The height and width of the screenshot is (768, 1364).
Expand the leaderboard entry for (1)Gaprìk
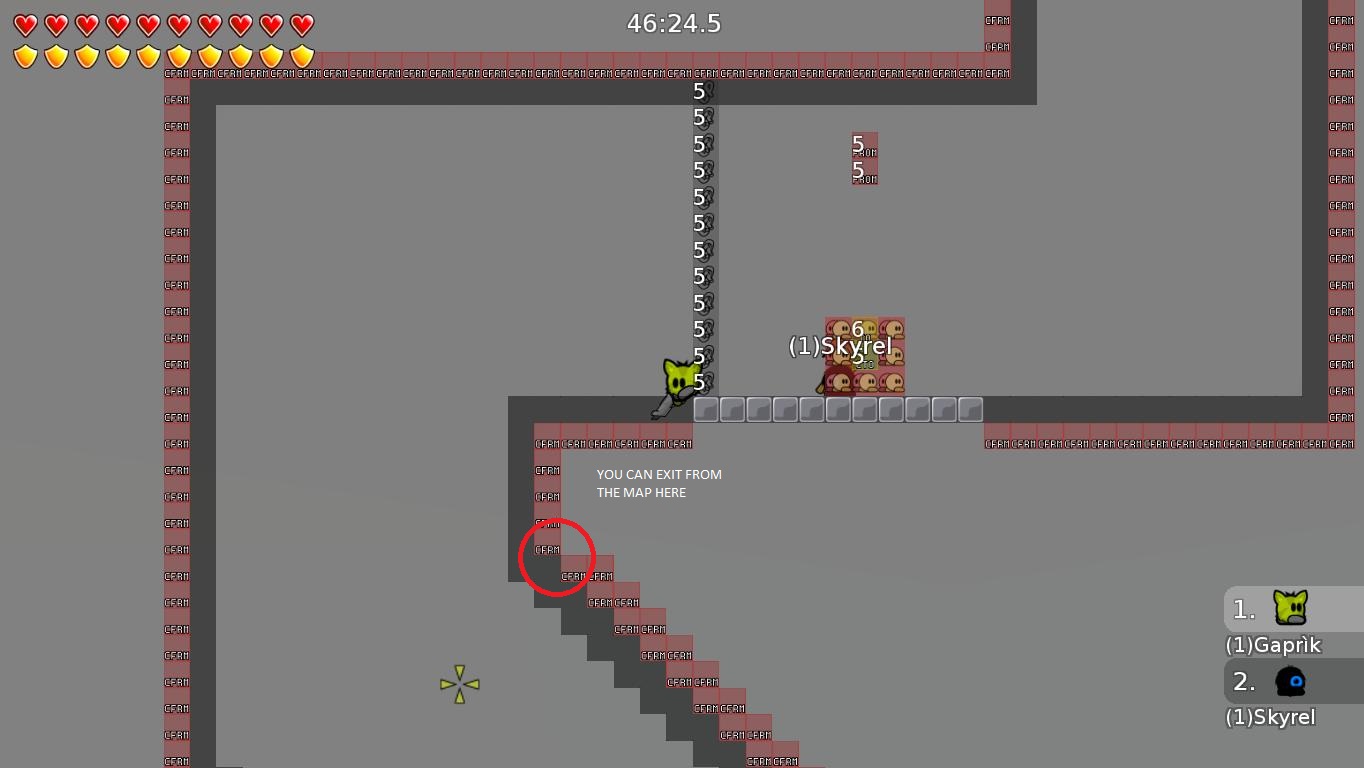(1273, 645)
